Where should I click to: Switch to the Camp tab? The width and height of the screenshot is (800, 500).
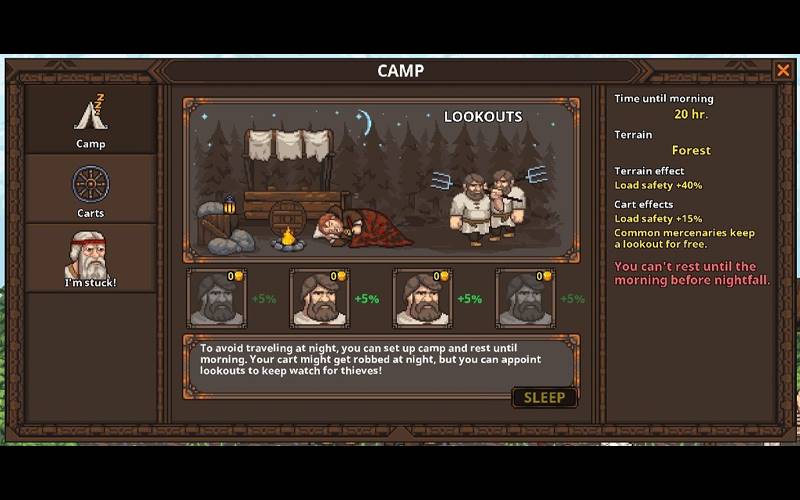[90, 120]
